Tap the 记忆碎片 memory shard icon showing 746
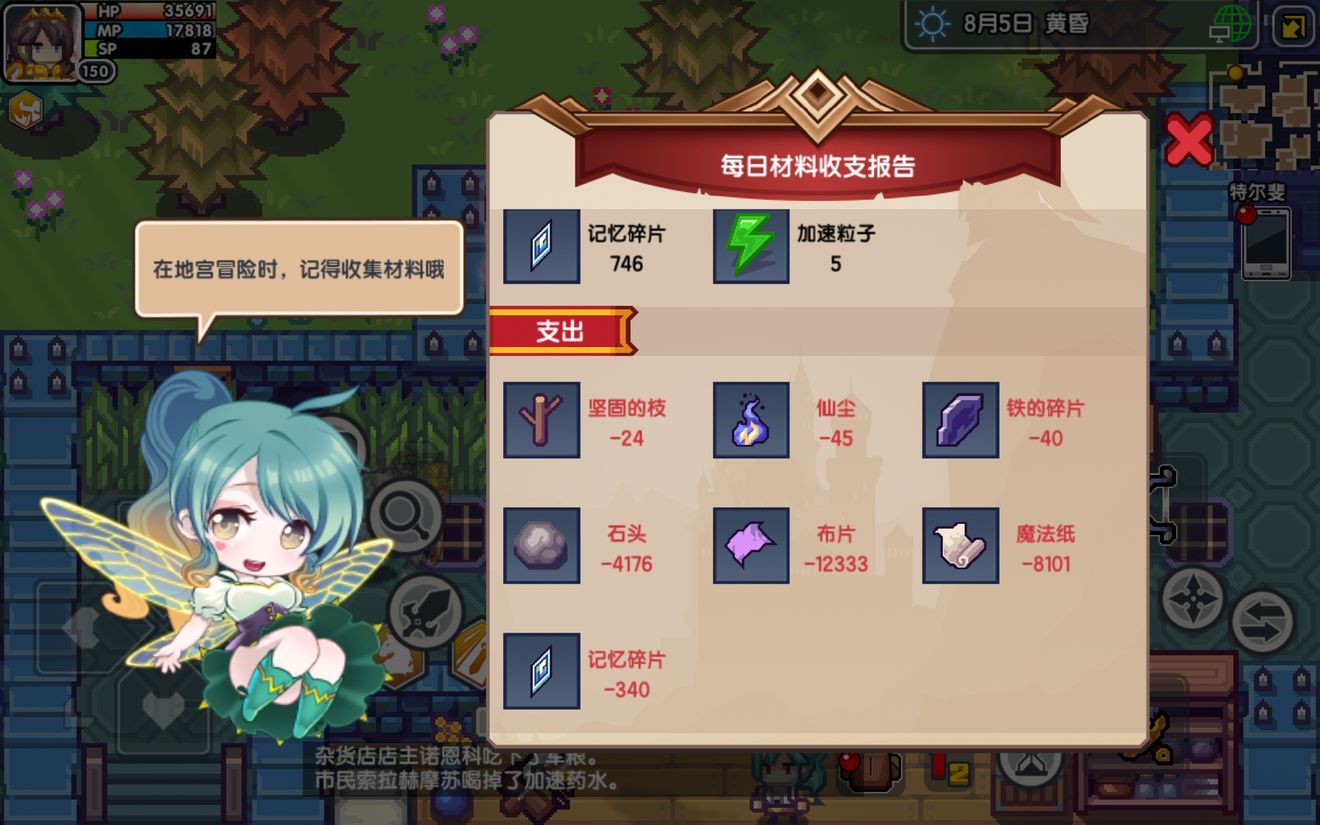Screen dimensions: 1320x825 click(x=541, y=246)
